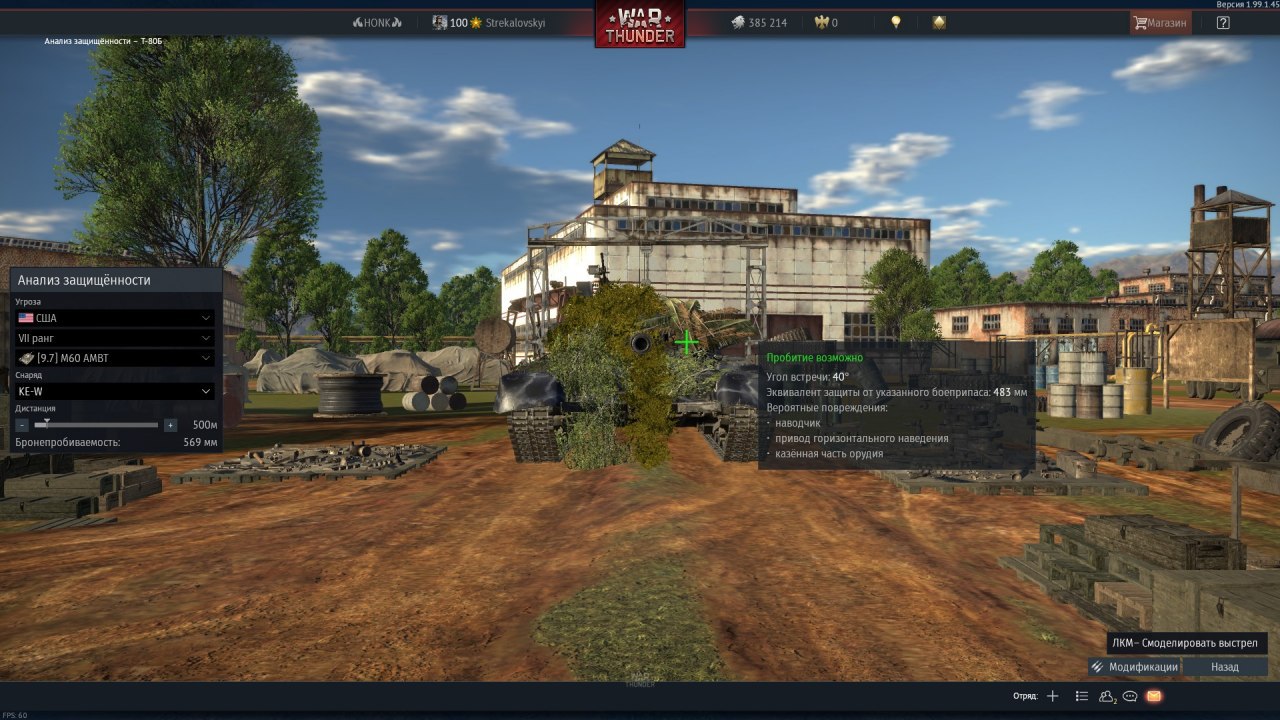Expand the VII ранг rank dropdown
The height and width of the screenshot is (720, 1280).
tap(115, 338)
